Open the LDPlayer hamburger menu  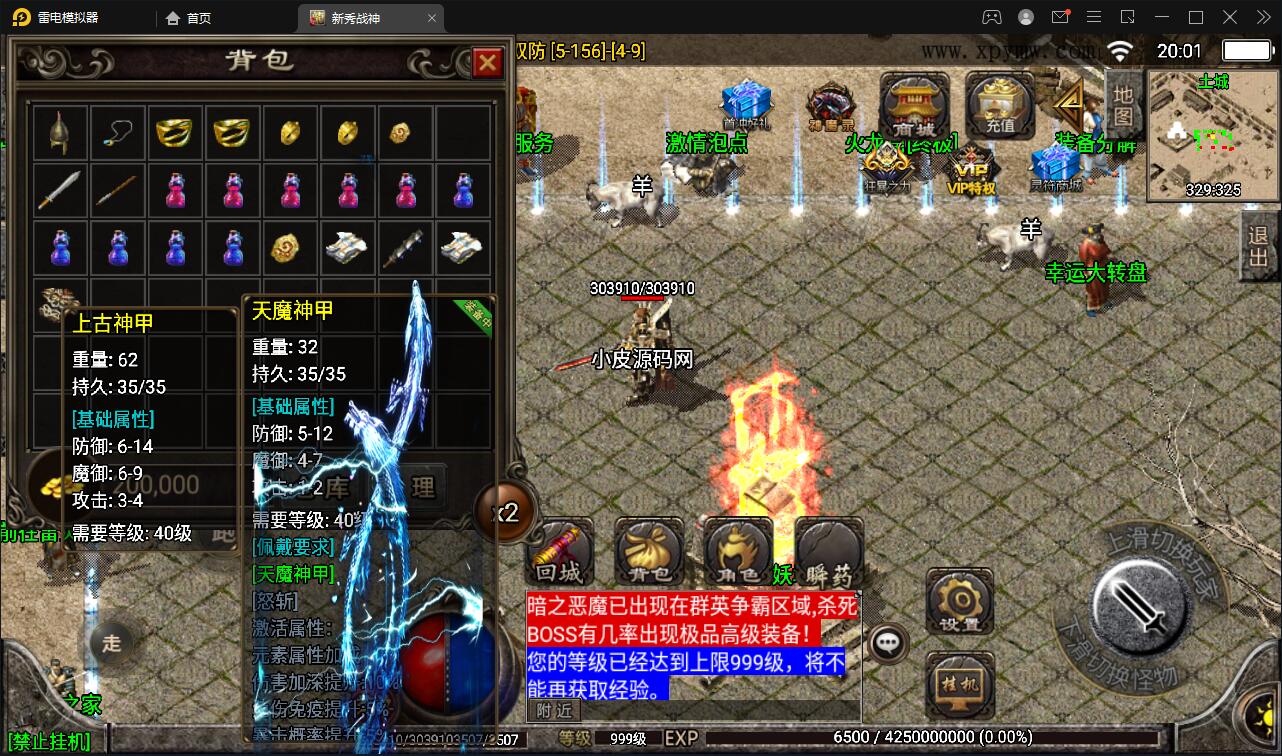tap(1094, 17)
